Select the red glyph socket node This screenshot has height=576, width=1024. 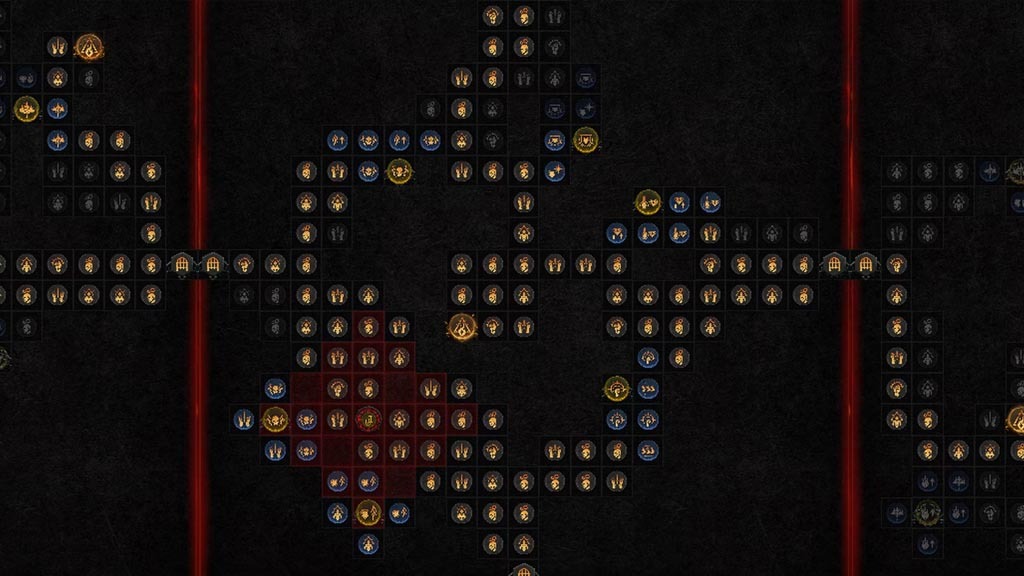tap(368, 419)
